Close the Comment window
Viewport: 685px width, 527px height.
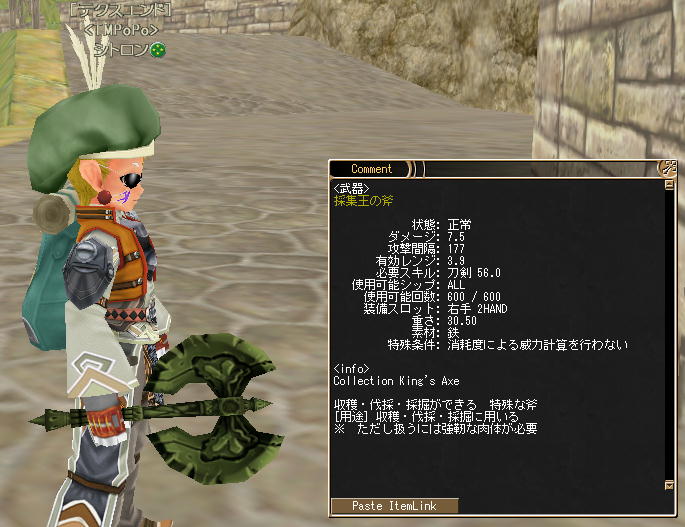pyautogui.click(x=667, y=168)
